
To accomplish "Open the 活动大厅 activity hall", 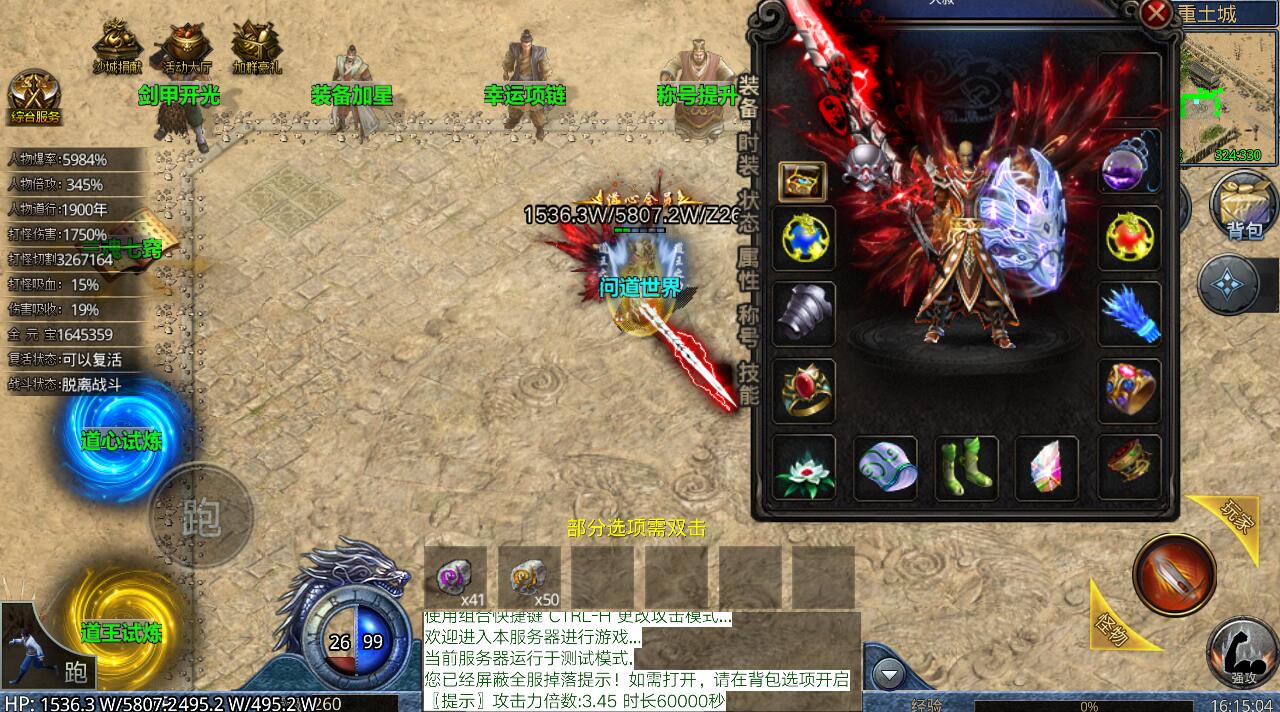I will [x=187, y=47].
